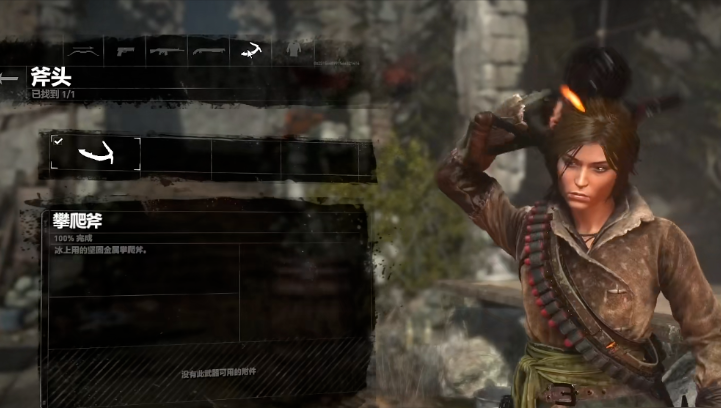Switch to the outfit jacket tab

pyautogui.click(x=292, y=48)
